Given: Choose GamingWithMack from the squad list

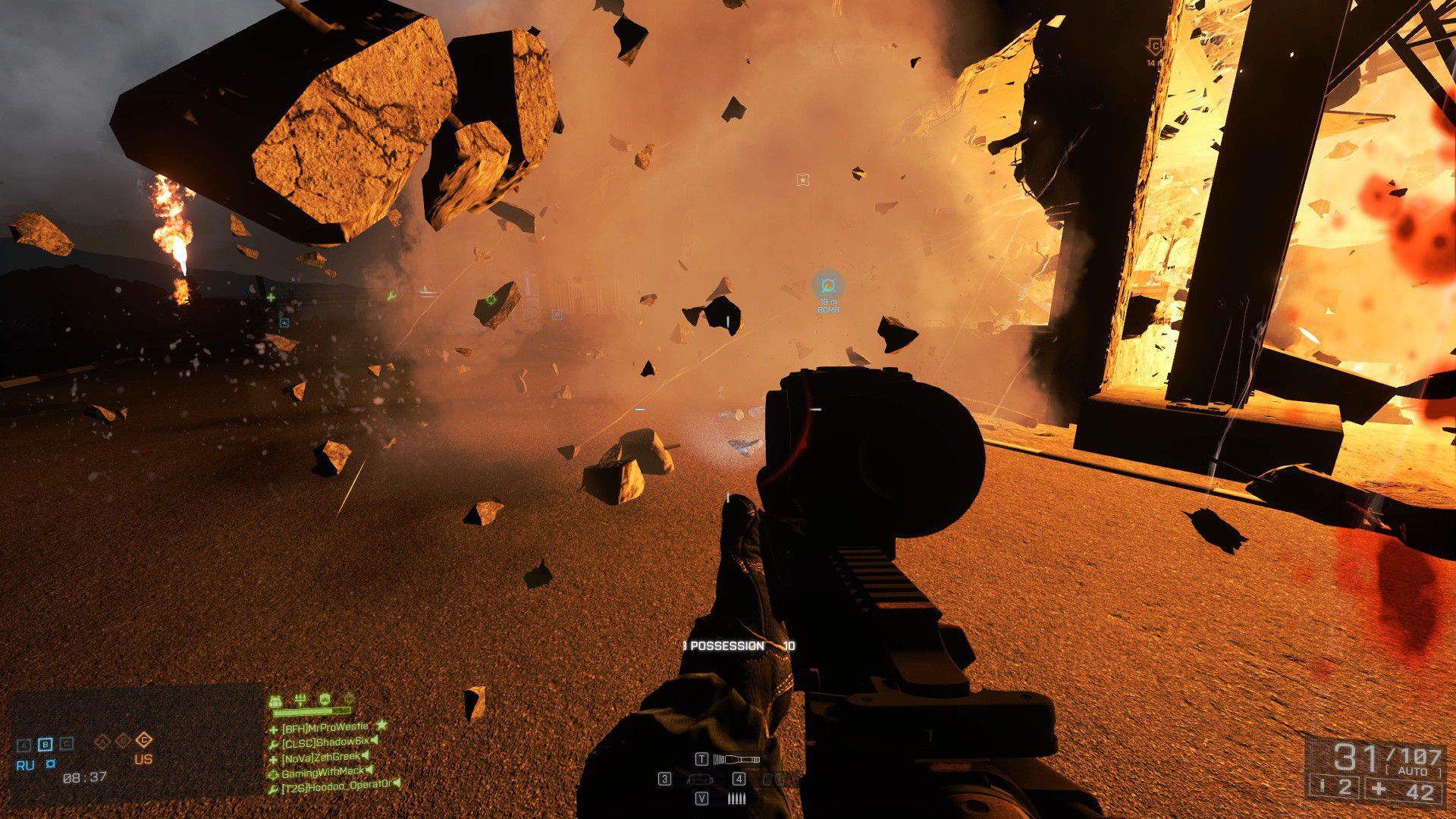Looking at the screenshot, I should tap(322, 773).
